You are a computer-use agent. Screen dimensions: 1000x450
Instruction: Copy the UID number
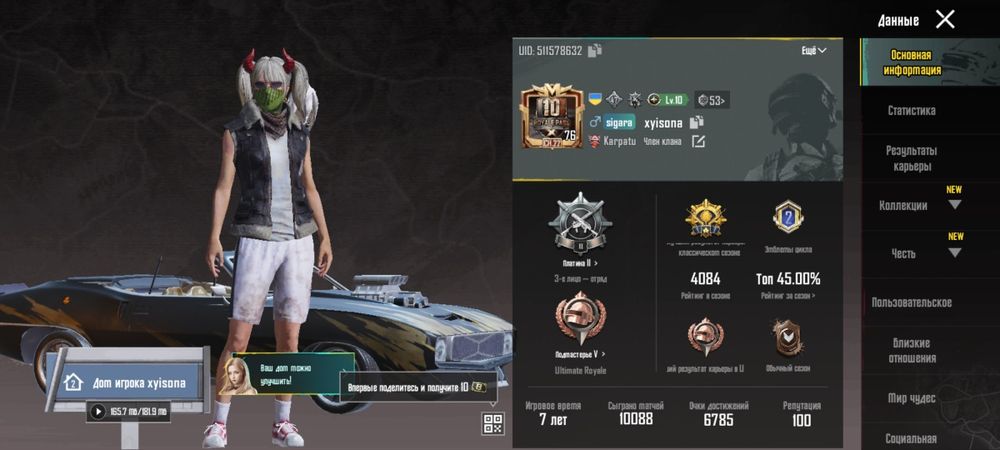[x=595, y=50]
